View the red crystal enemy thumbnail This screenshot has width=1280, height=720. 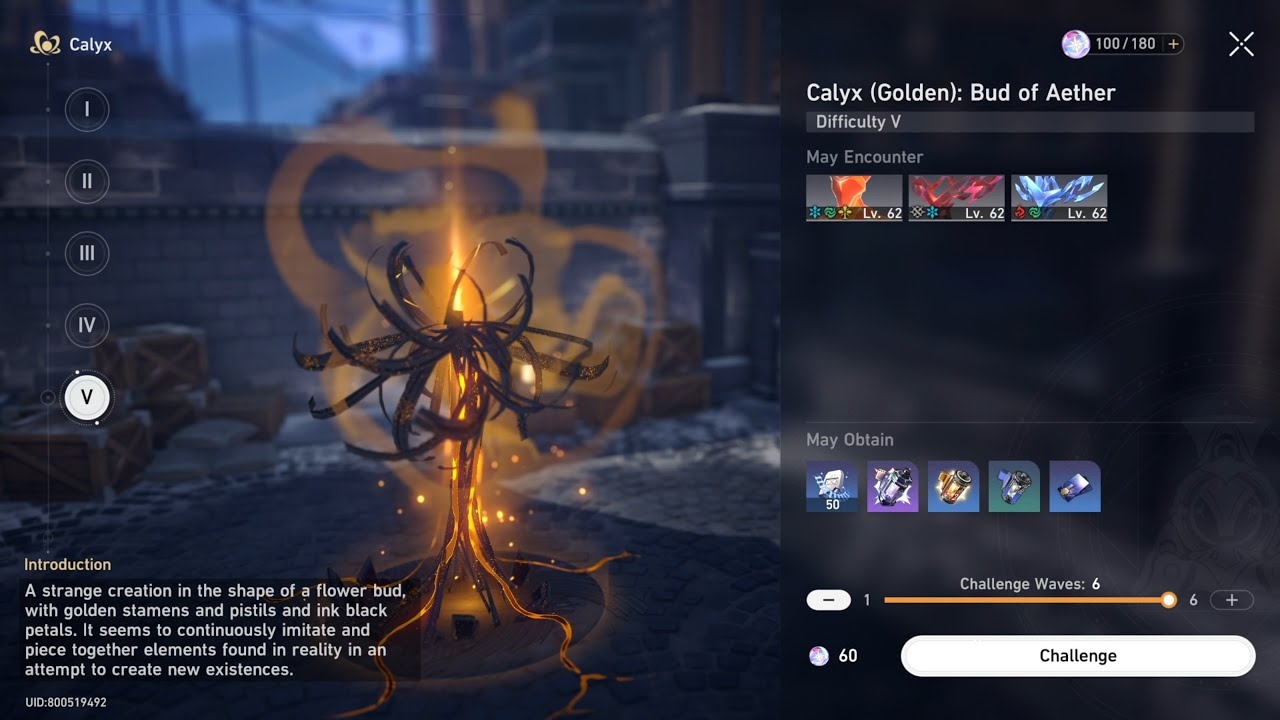956,198
